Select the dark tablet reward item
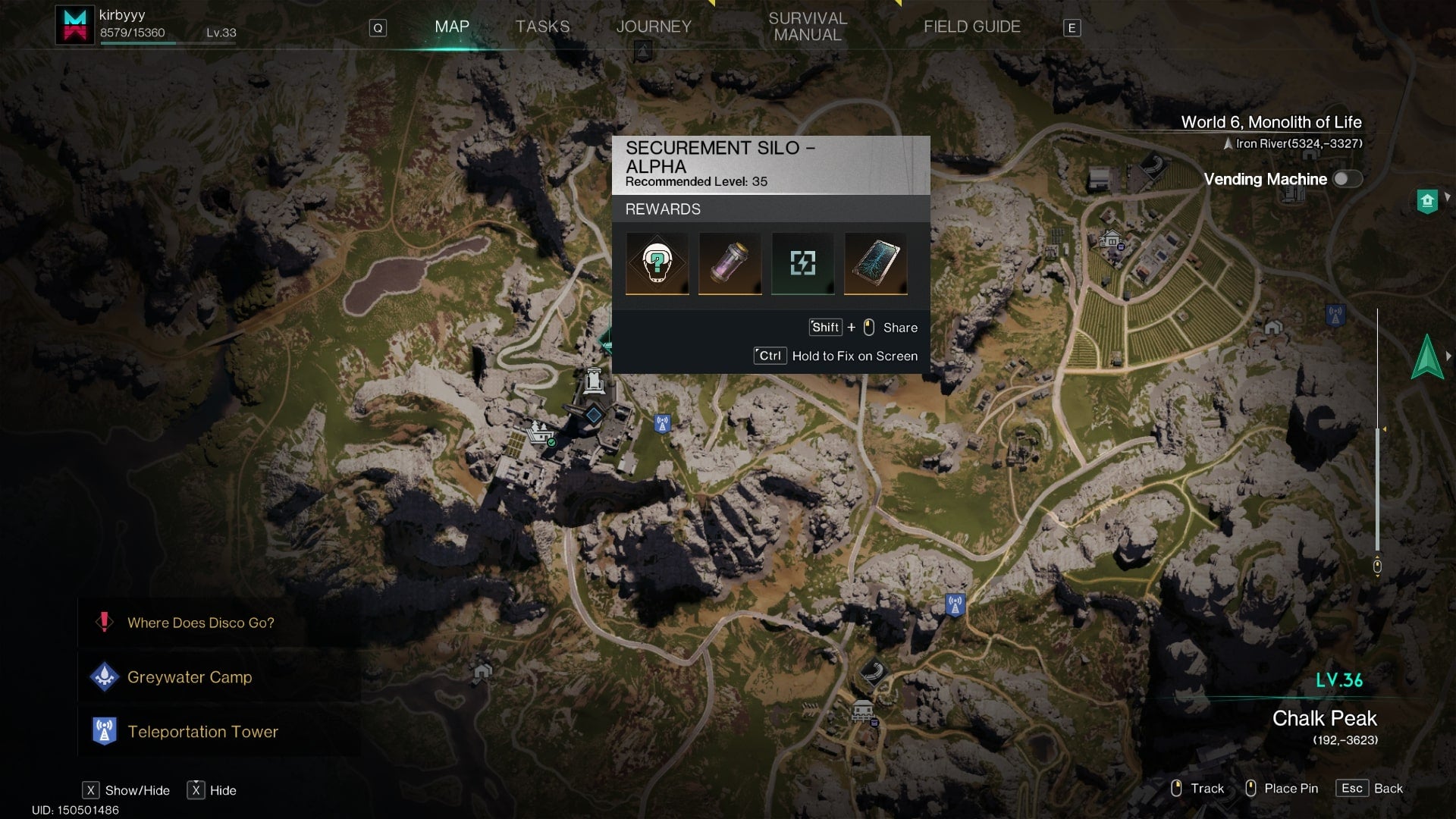 click(x=875, y=263)
